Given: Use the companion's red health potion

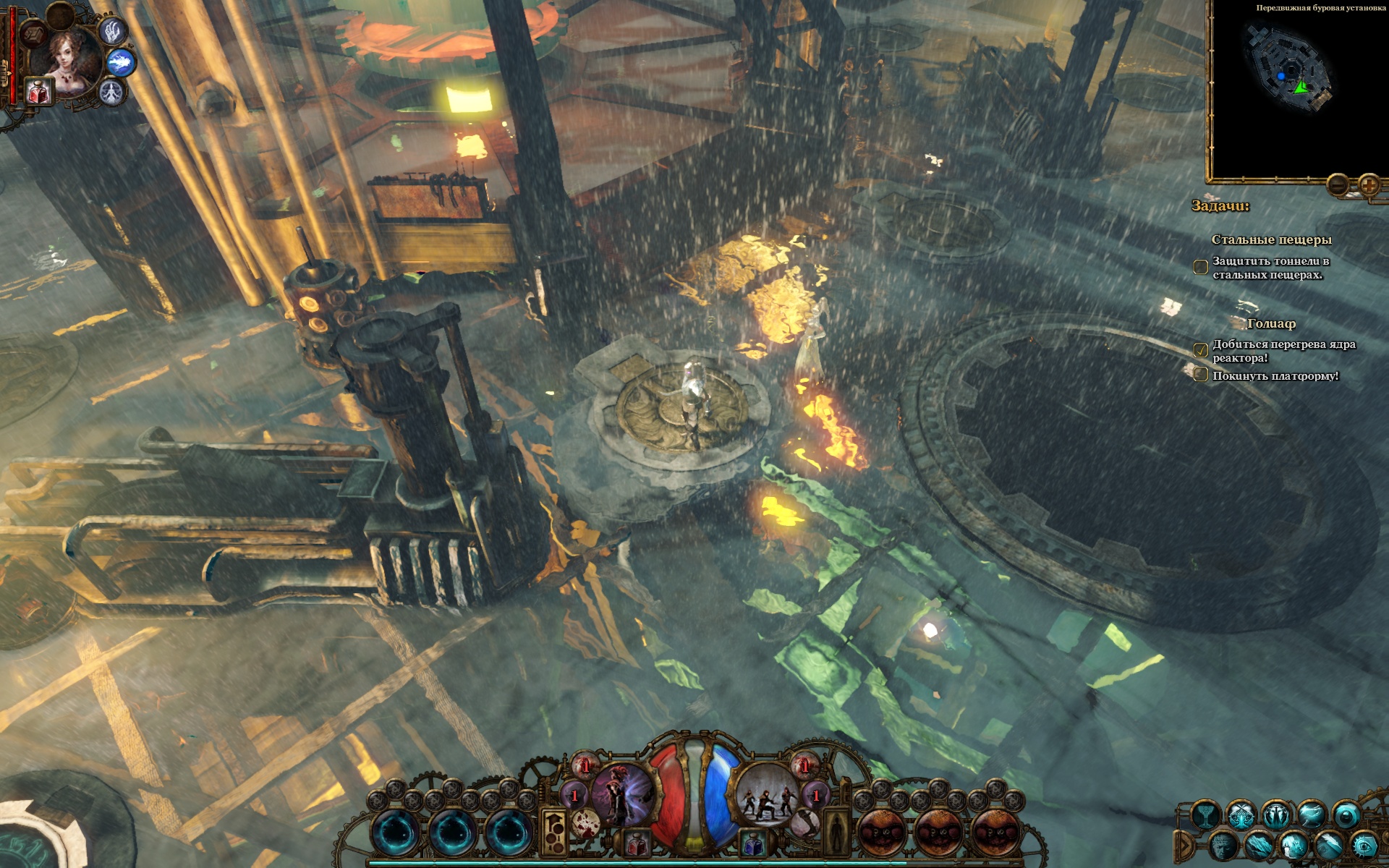Looking at the screenshot, I should (x=39, y=92).
